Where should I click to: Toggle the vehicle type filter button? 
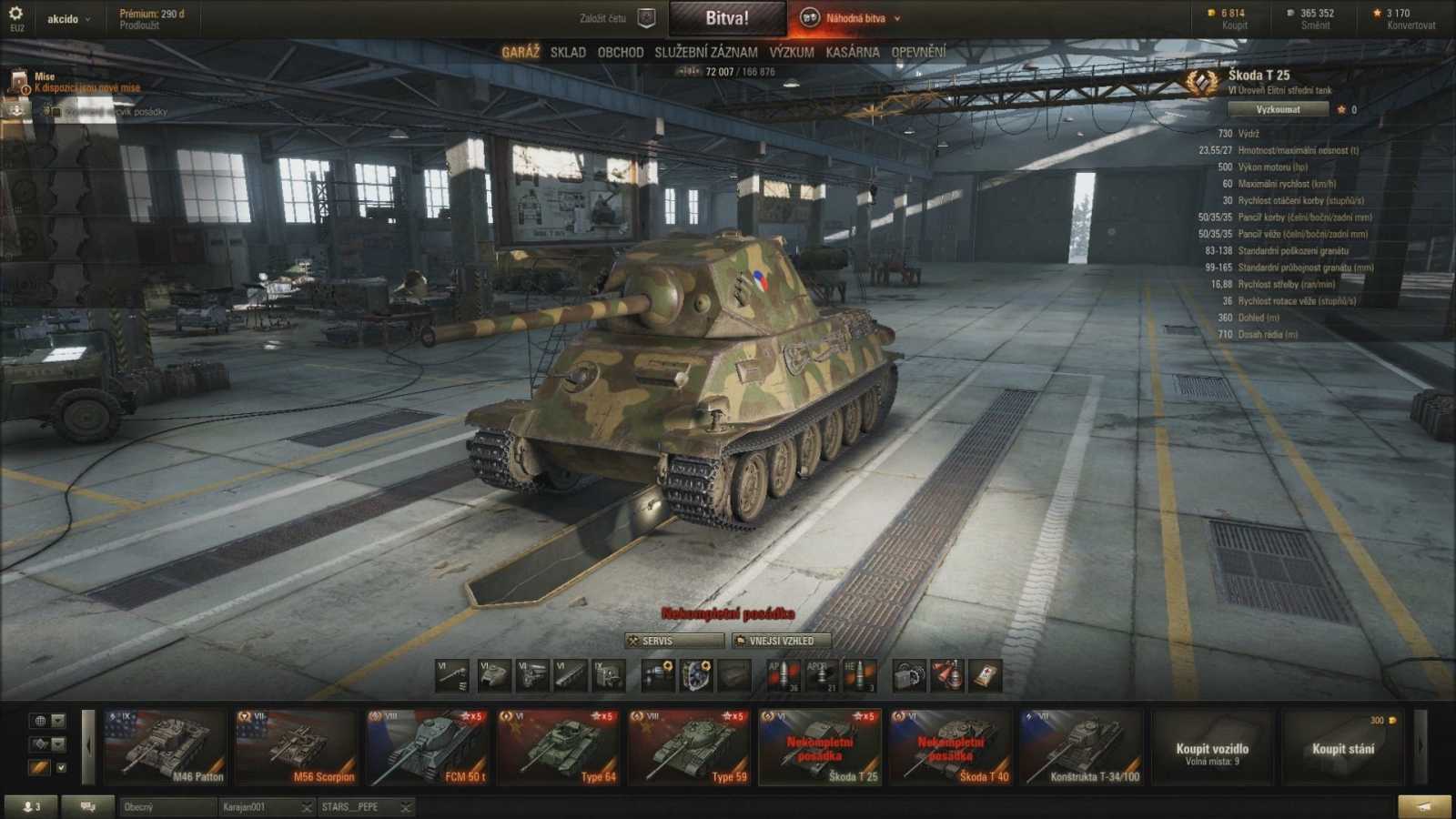point(43,744)
